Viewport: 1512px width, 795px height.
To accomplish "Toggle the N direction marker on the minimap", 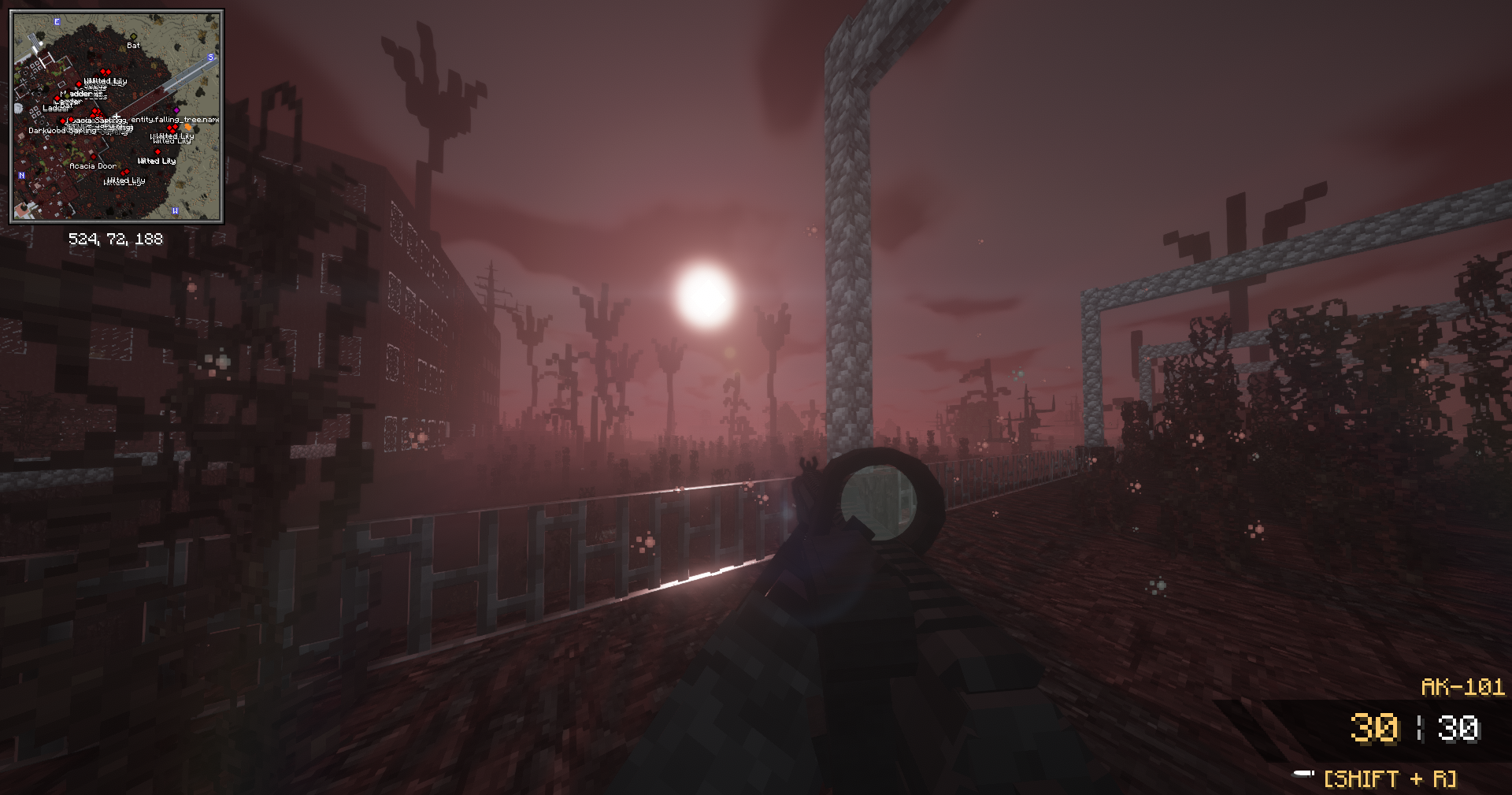I will 22,176.
